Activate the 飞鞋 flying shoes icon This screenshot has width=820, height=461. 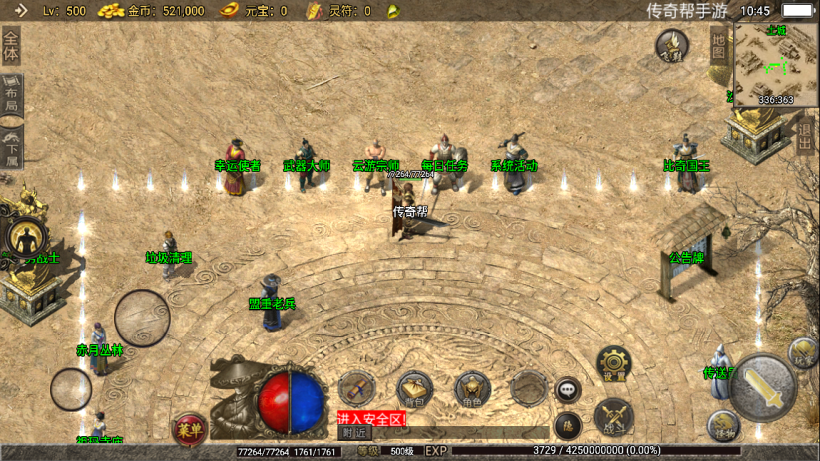672,45
